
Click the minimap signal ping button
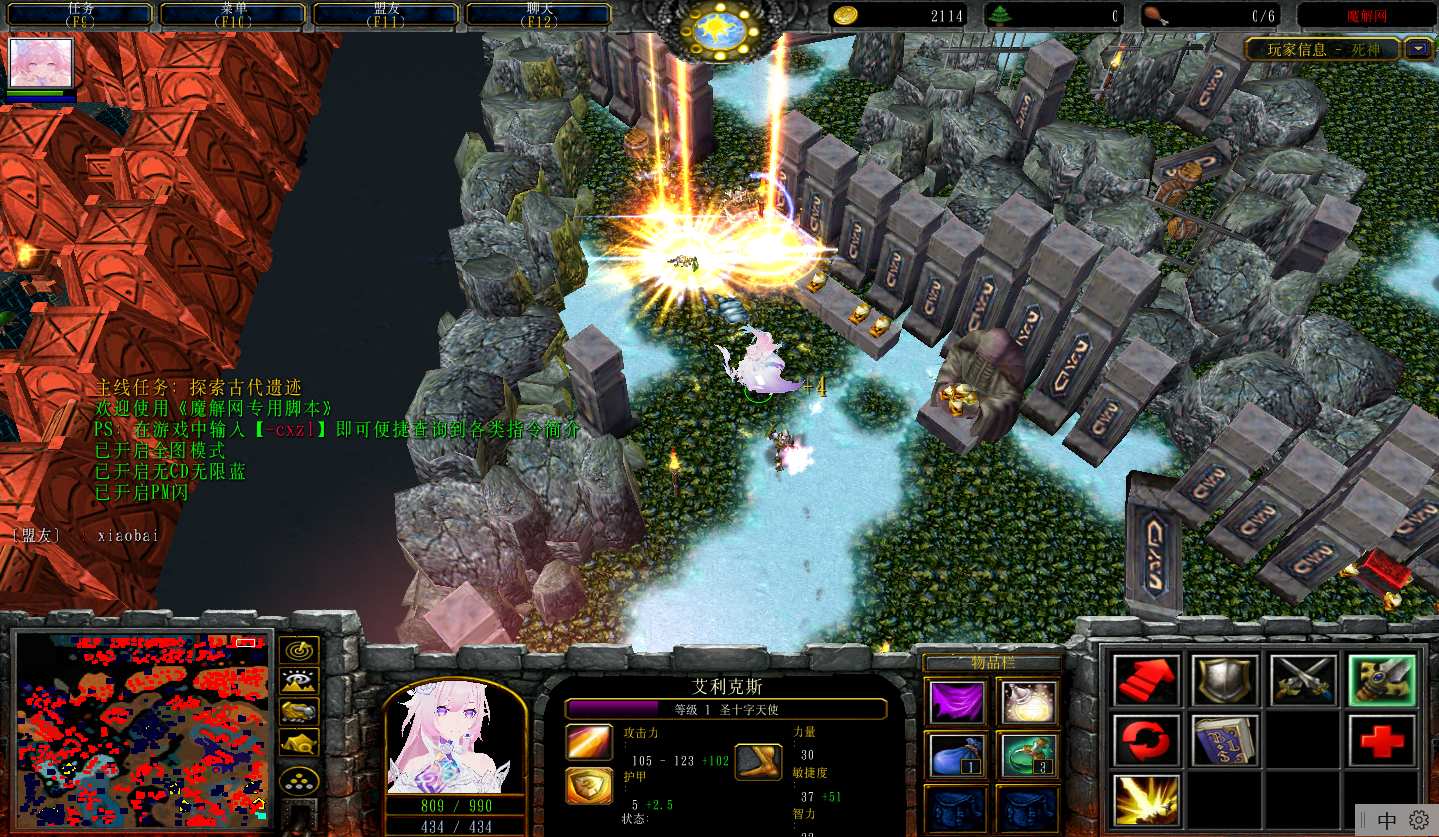point(299,650)
